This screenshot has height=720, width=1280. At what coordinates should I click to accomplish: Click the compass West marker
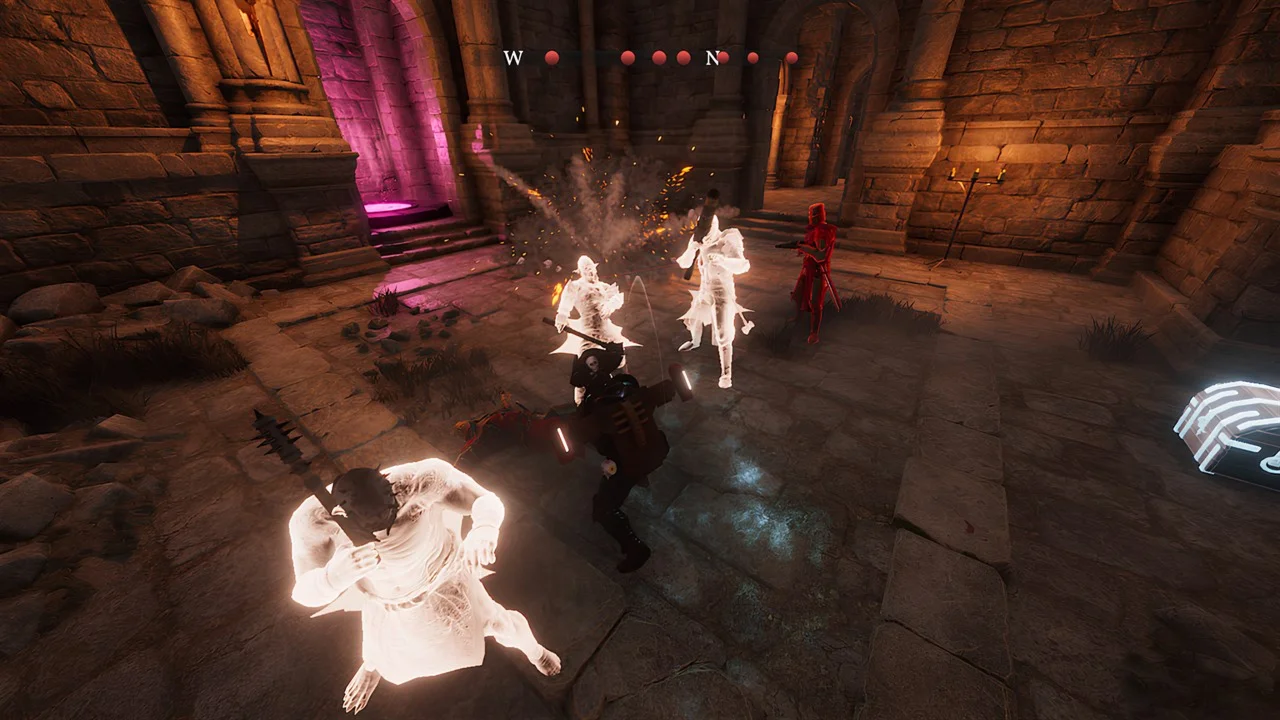tap(513, 58)
